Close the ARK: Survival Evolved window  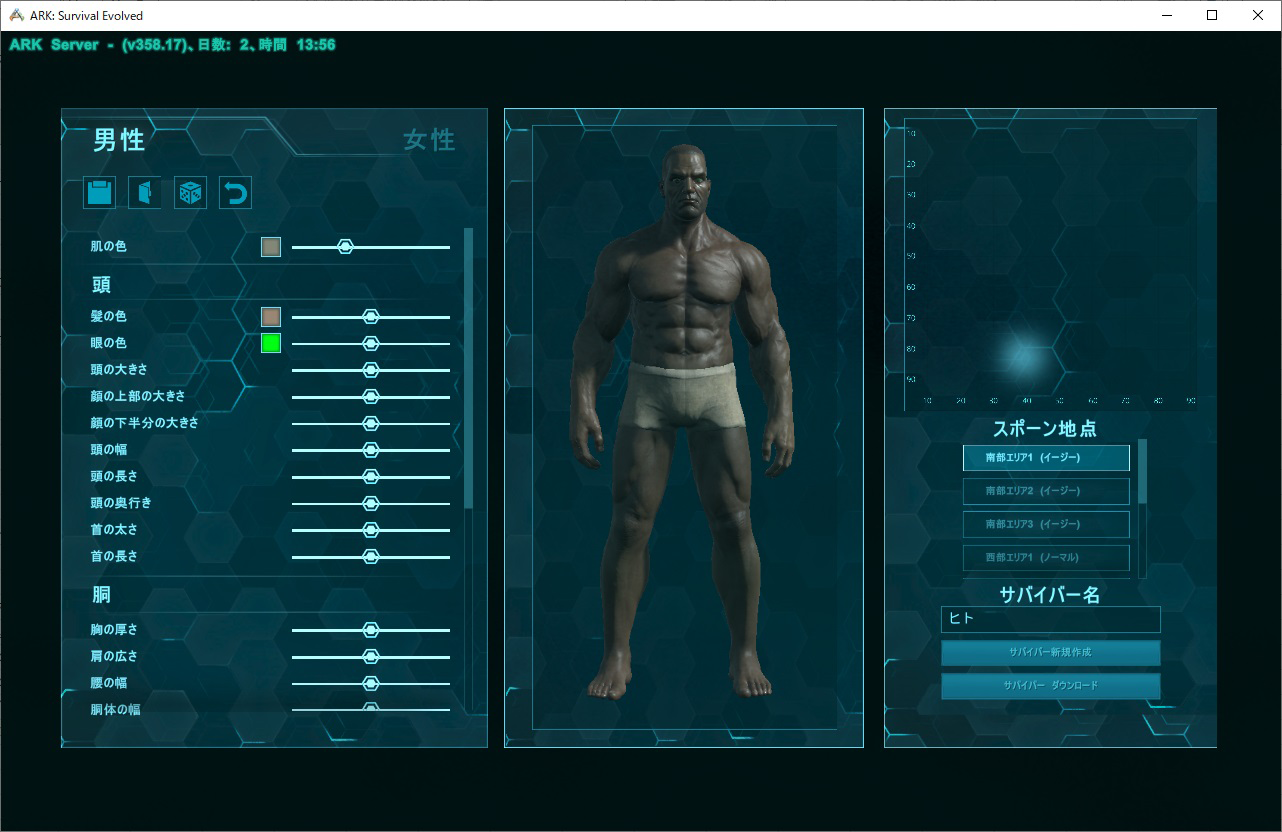[1258, 15]
